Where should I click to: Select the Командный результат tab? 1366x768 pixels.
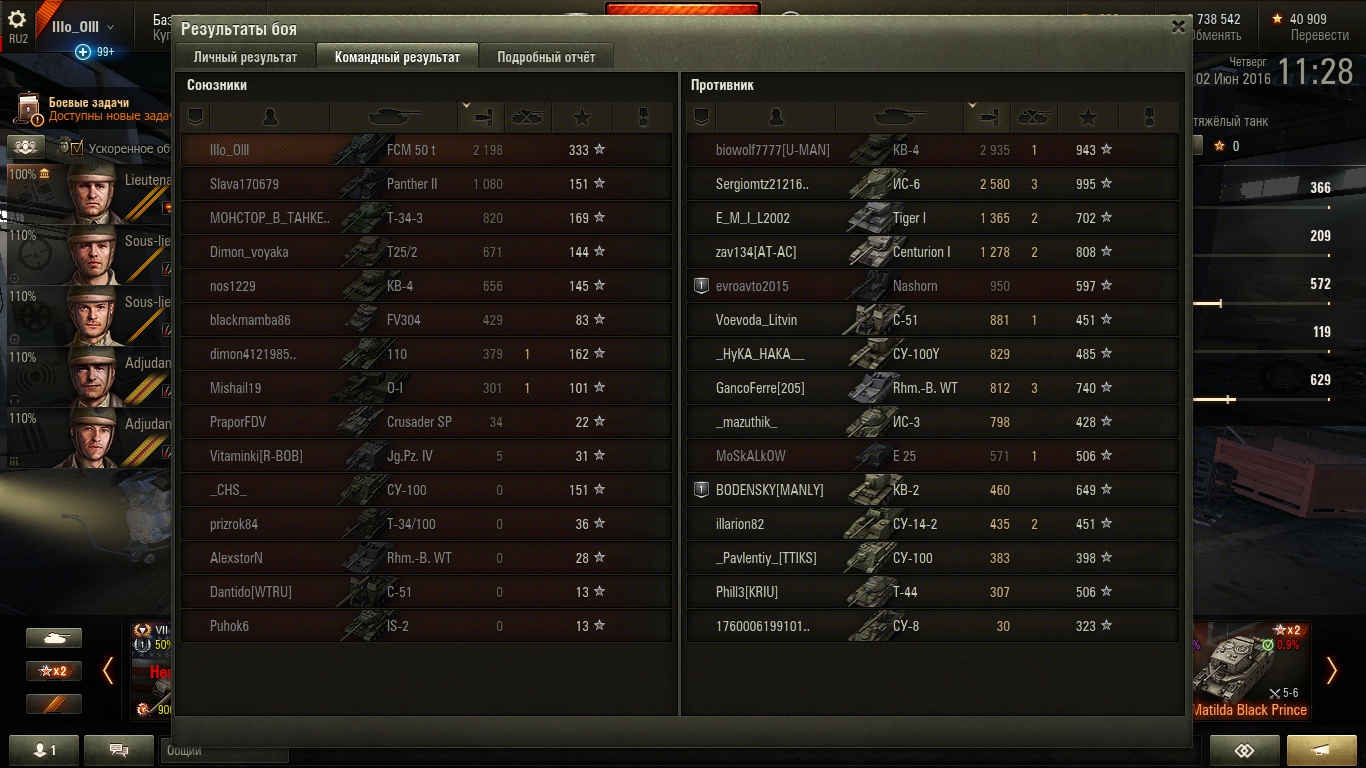397,57
